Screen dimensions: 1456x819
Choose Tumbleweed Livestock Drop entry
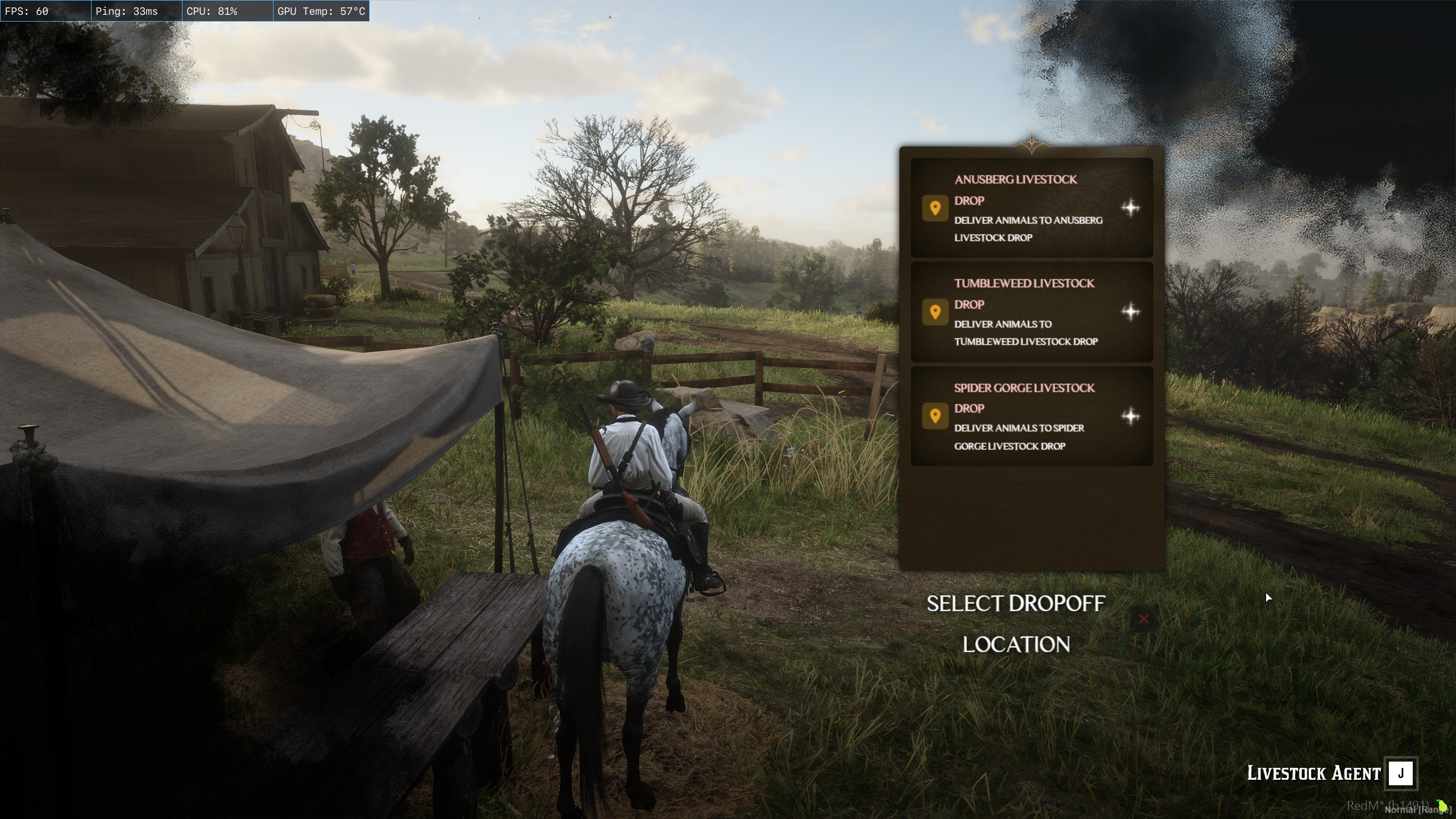point(1031,312)
